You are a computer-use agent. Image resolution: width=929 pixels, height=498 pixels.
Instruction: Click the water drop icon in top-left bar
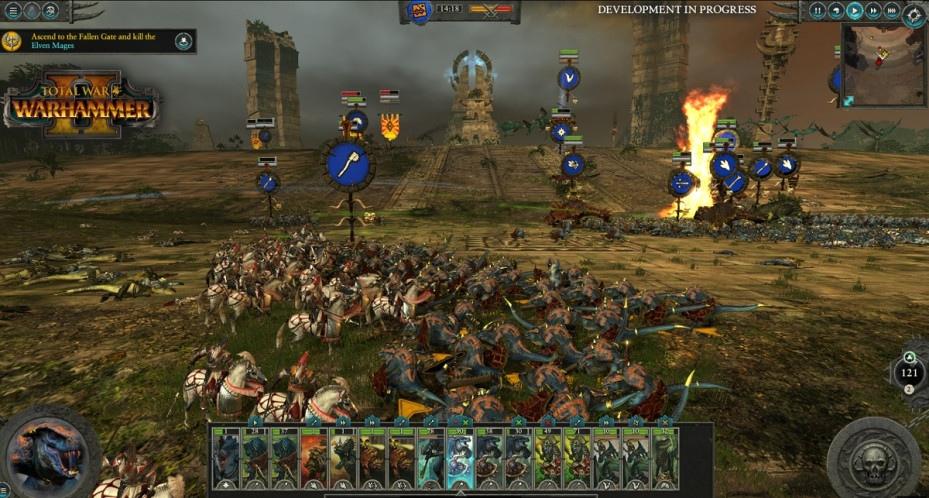pyautogui.click(x=31, y=11)
